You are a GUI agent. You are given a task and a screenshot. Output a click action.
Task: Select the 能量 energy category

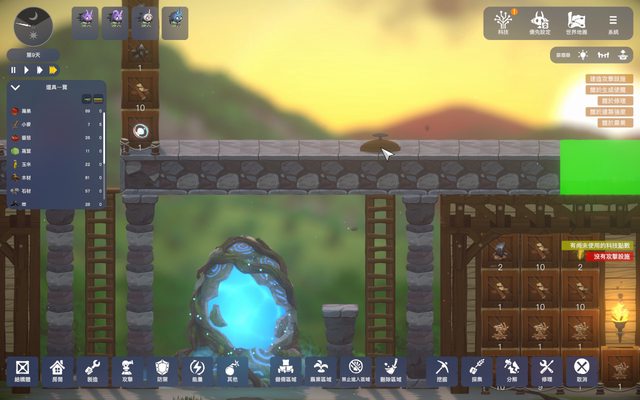pos(197,370)
